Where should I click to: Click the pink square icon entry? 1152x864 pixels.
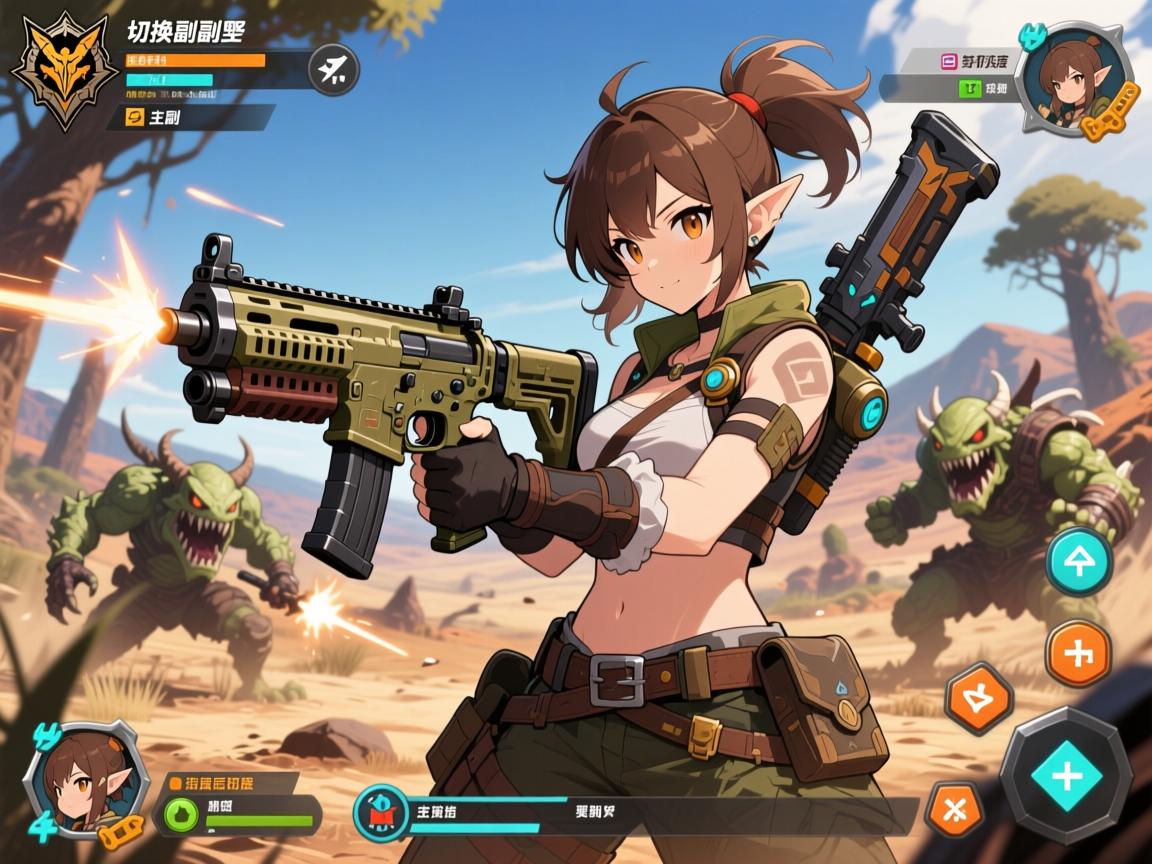(x=949, y=61)
